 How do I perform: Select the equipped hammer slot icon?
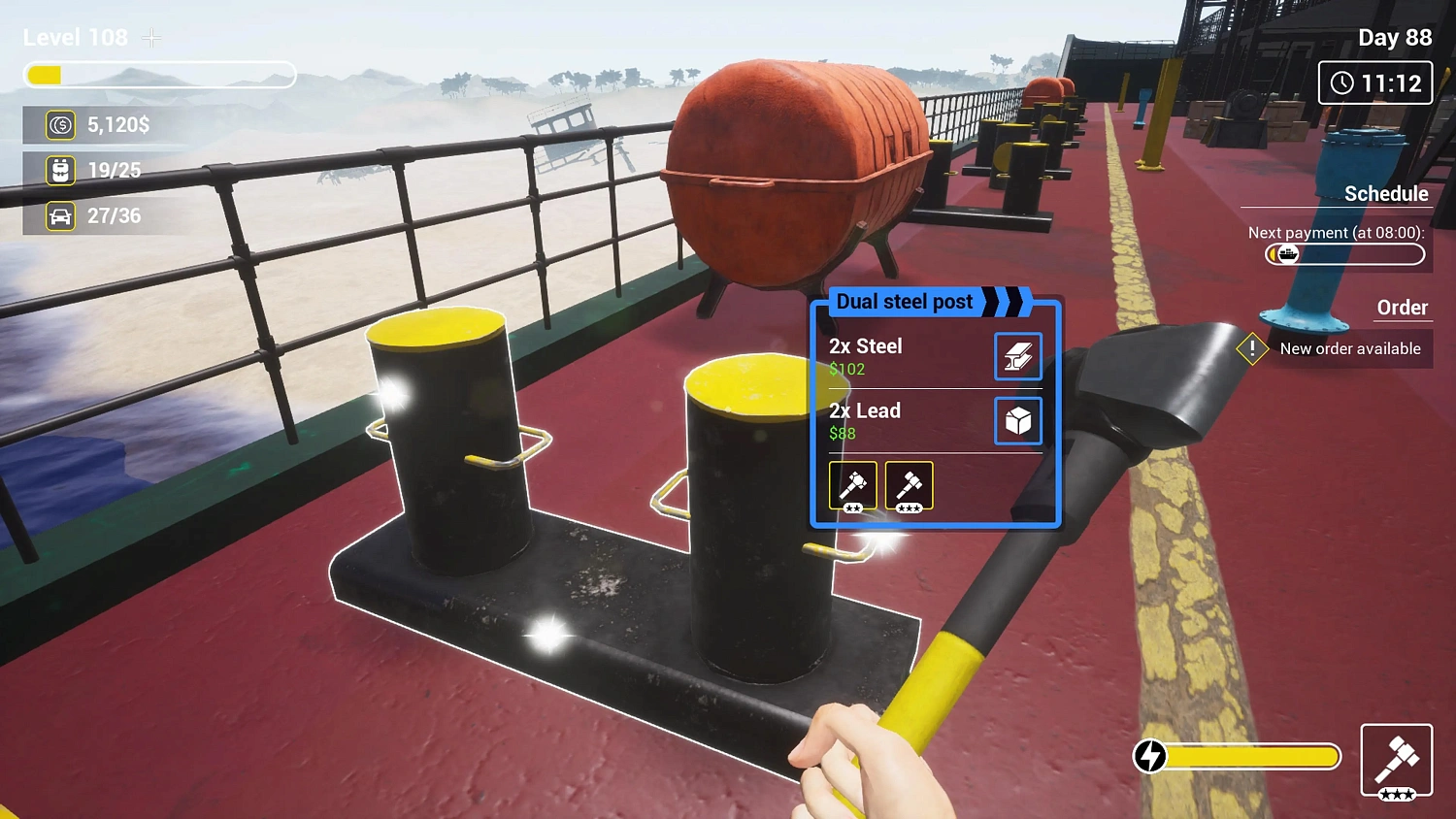1397,759
